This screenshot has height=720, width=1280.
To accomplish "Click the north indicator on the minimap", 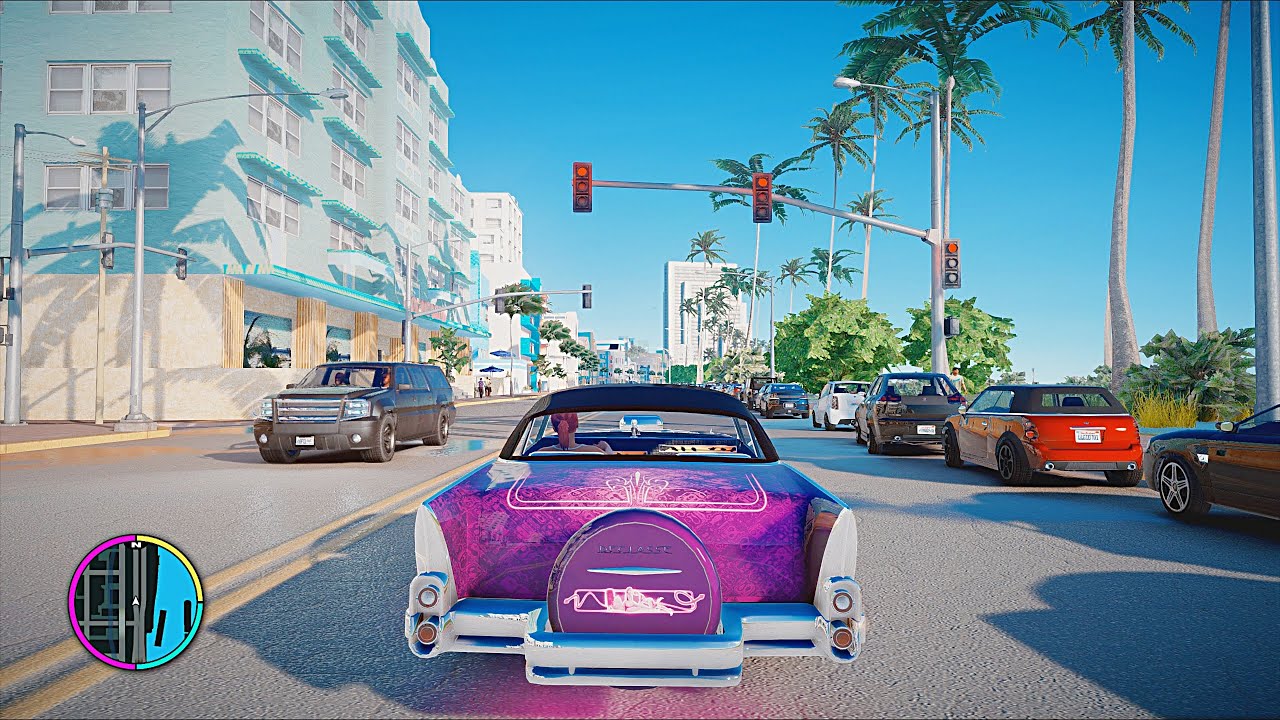I will tap(136, 544).
